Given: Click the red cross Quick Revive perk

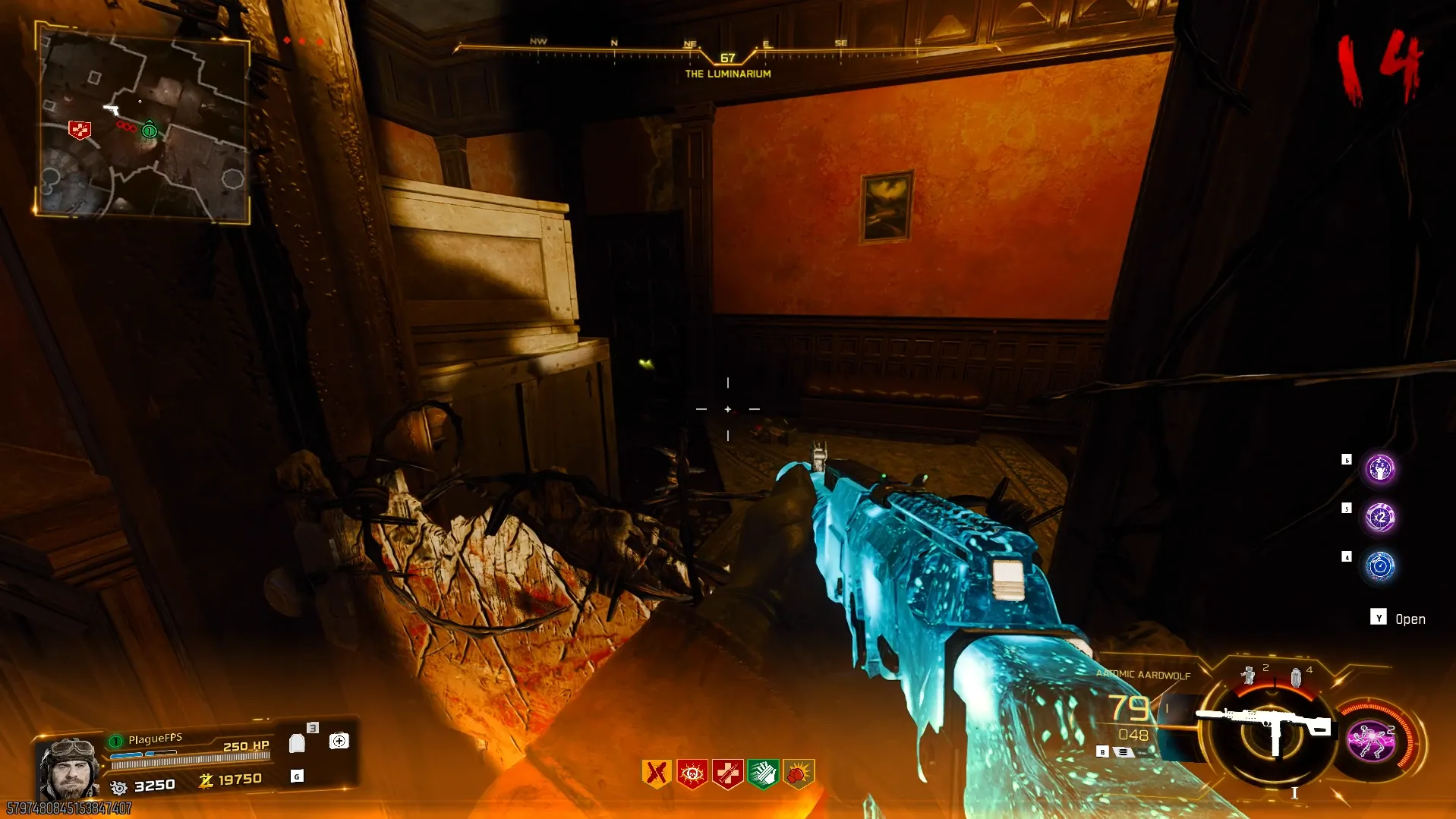Looking at the screenshot, I should pos(727,773).
